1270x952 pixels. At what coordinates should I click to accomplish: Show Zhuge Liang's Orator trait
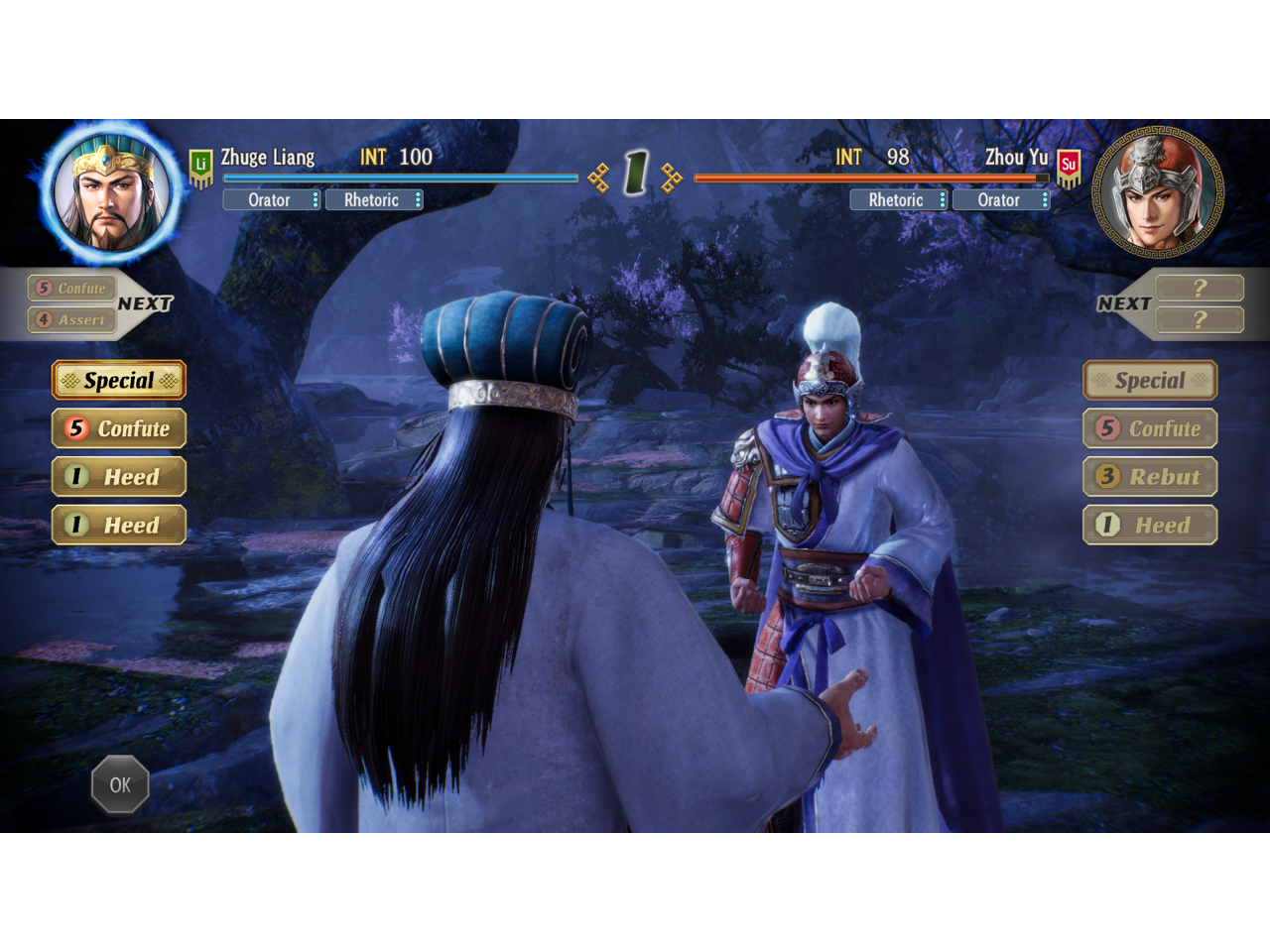pos(271,200)
